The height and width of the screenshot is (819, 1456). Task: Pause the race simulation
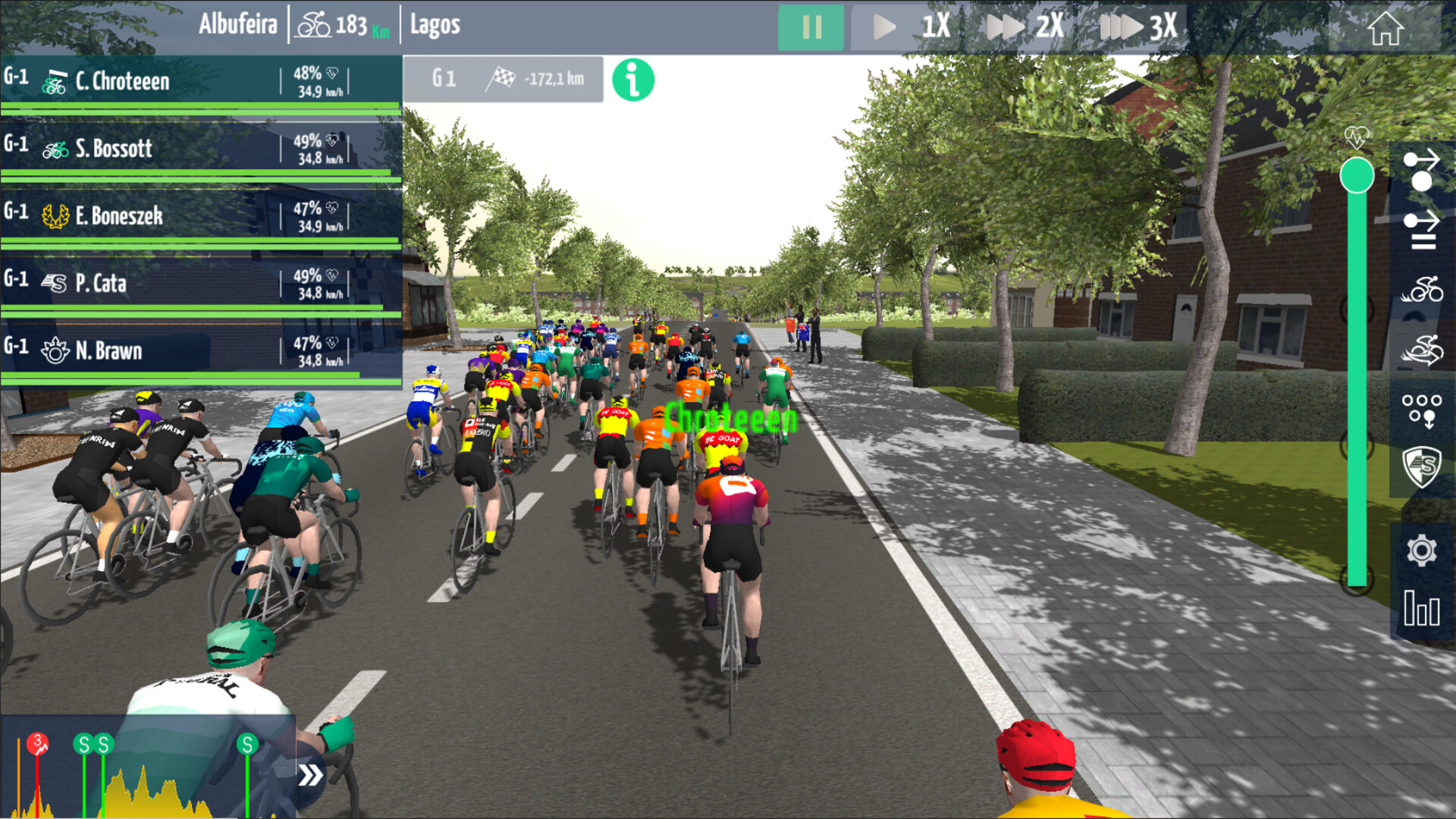(811, 28)
